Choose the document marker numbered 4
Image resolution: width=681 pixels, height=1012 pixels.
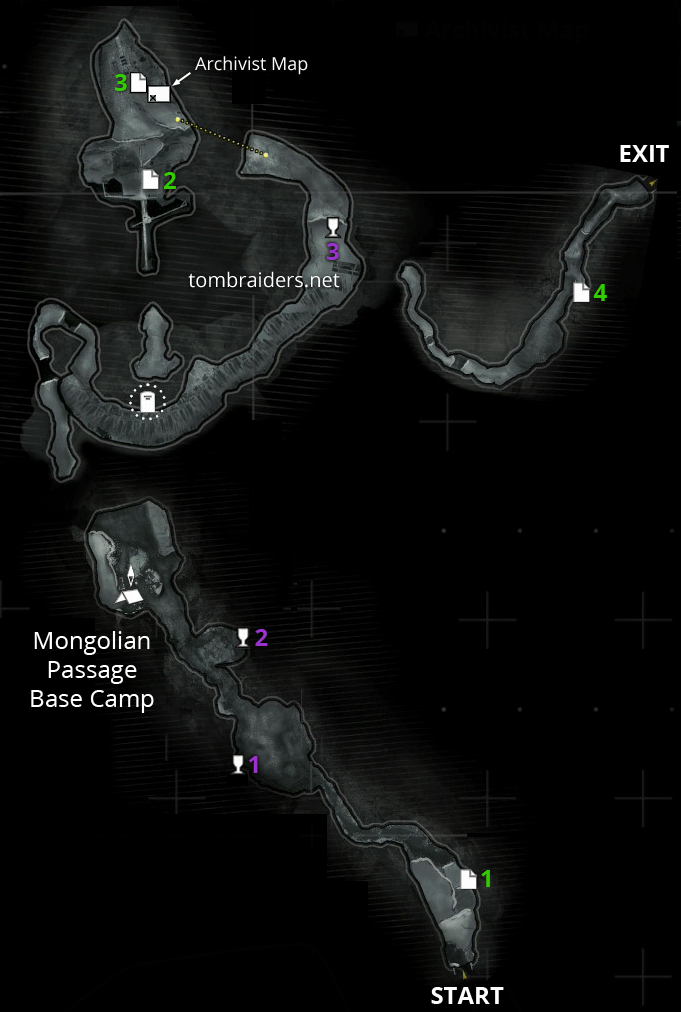click(581, 292)
